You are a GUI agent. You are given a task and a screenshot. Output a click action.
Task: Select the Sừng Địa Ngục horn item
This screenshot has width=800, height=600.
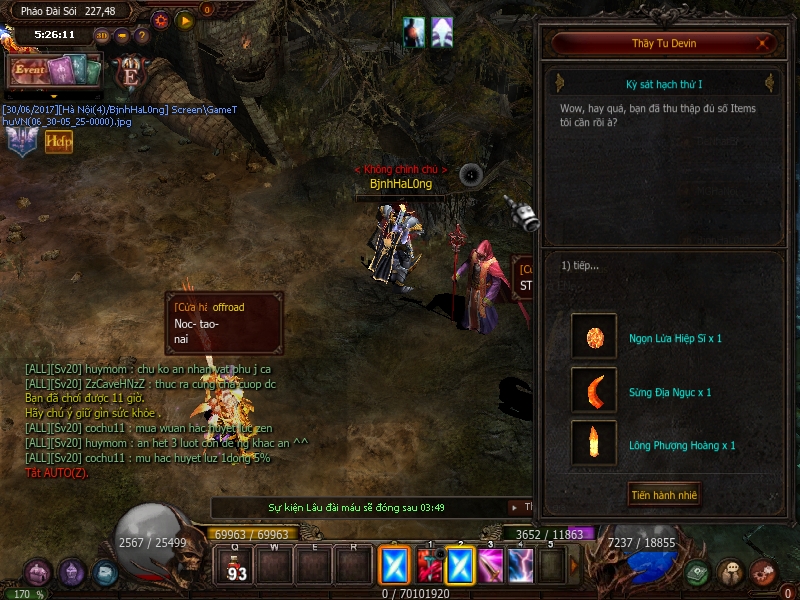point(594,391)
